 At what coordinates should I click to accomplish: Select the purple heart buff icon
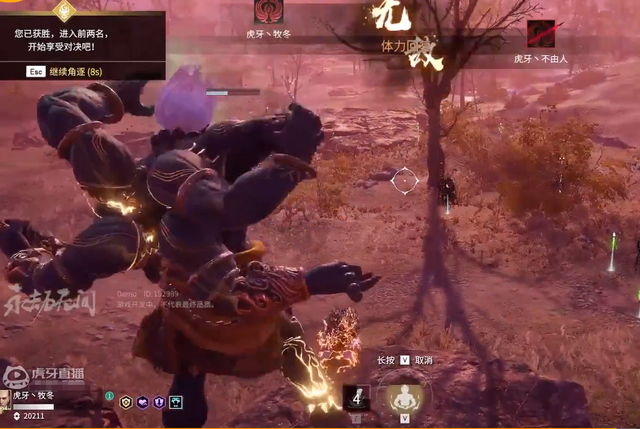click(x=143, y=402)
